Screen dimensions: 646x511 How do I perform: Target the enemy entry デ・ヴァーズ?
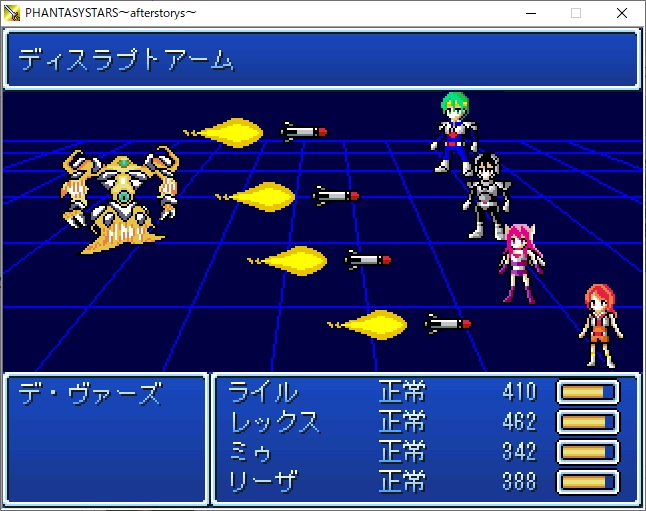pos(90,393)
